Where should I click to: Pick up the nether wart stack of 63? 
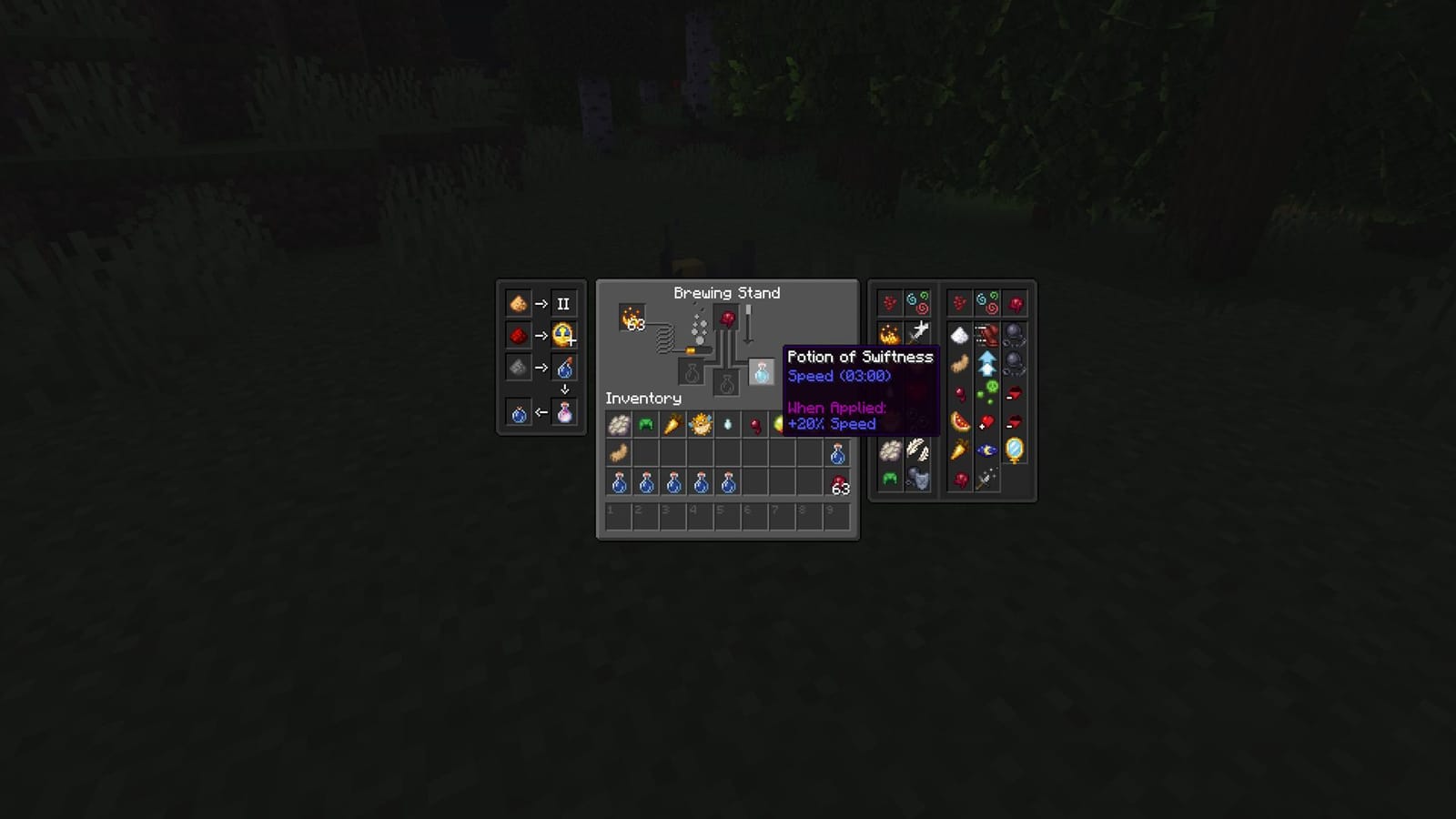point(839,484)
